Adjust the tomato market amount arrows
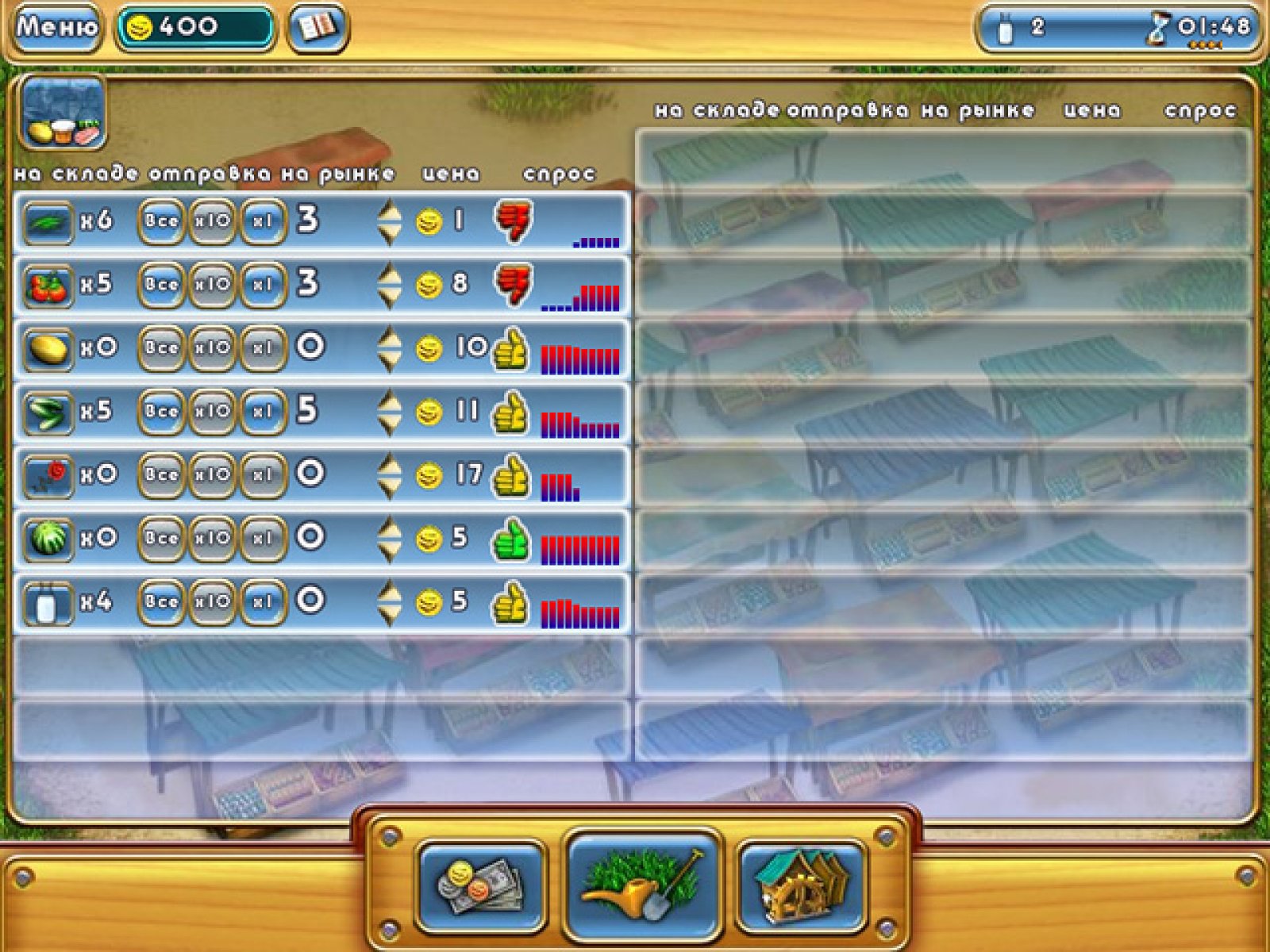 (389, 285)
